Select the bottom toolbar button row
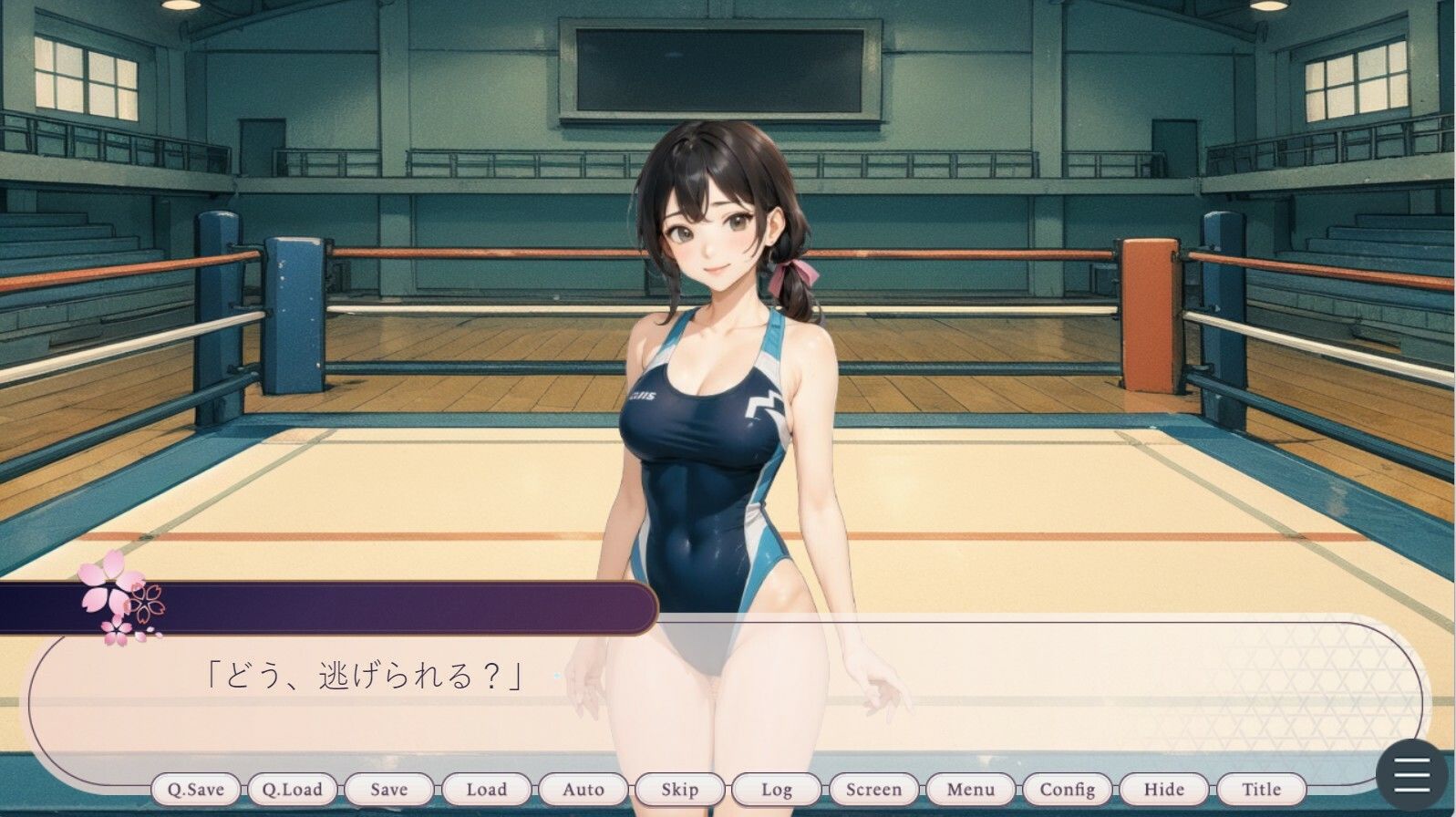 [729, 790]
